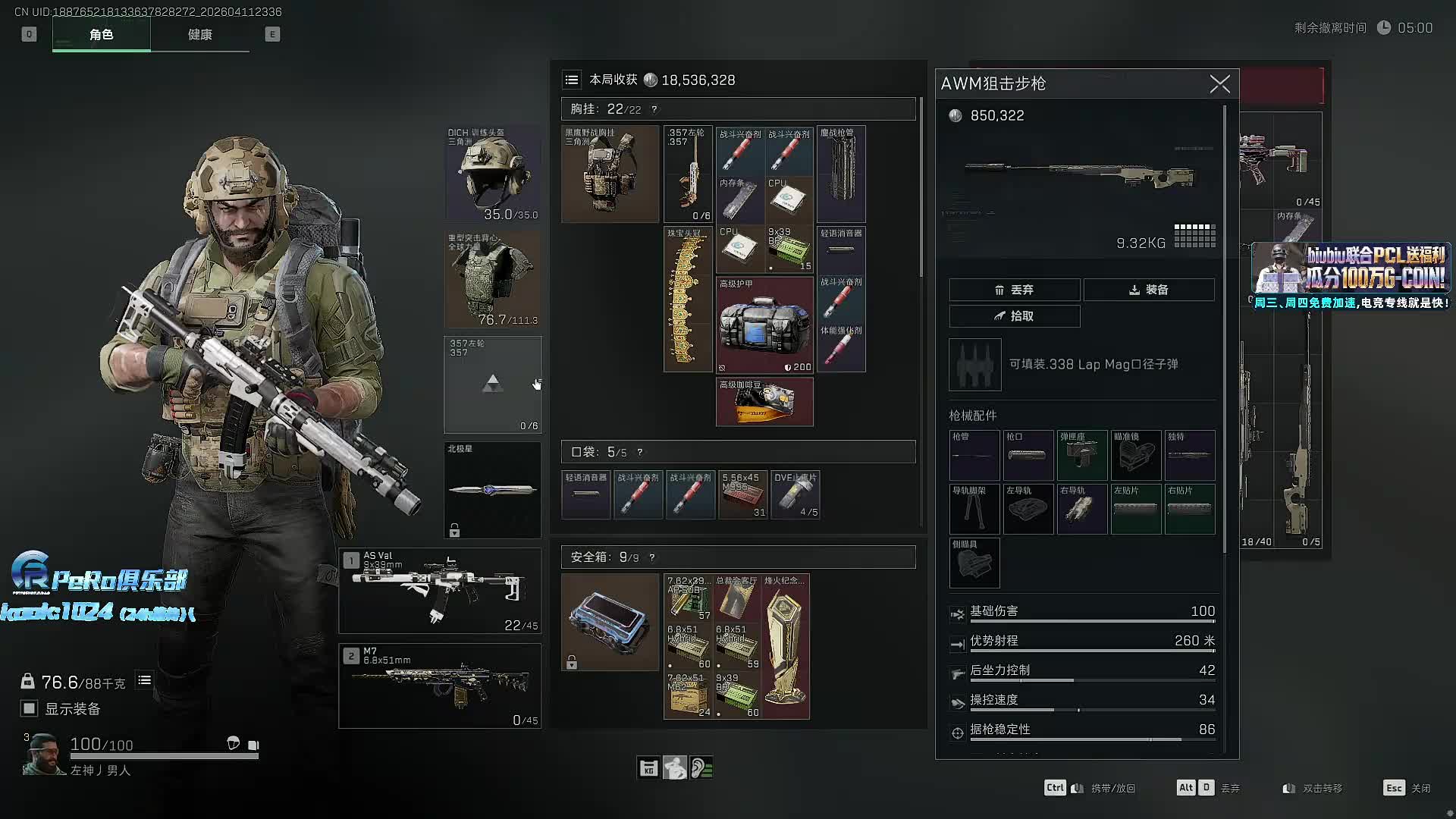Select the golden 烽火纪念 trophy in safe box
This screenshot has height=819, width=1456.
tap(786, 646)
